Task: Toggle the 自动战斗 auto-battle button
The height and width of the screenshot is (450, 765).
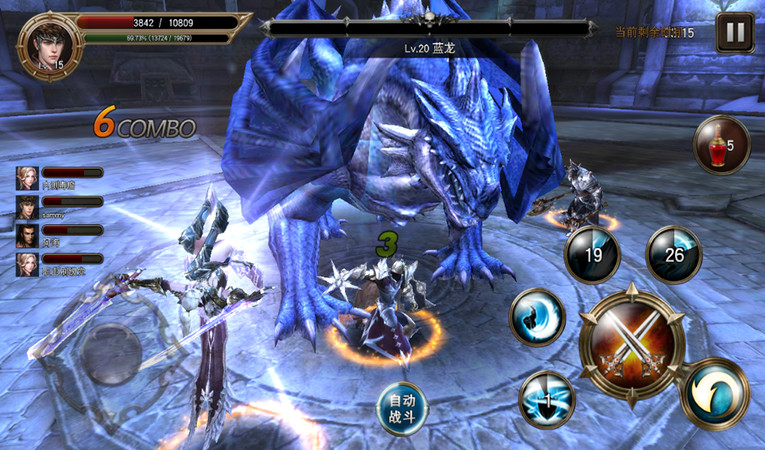Action: tap(403, 407)
